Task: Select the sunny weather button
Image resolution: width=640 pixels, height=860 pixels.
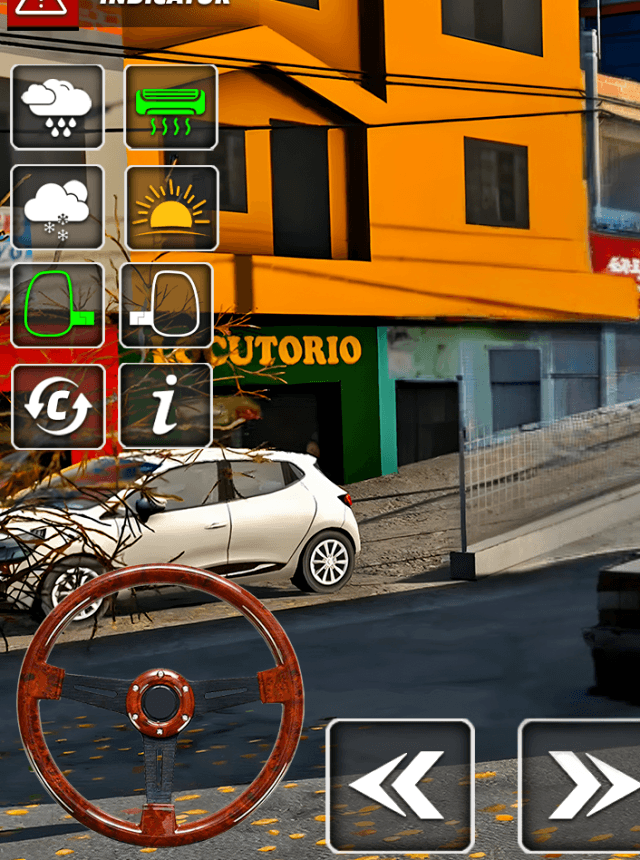Action: pos(171,208)
